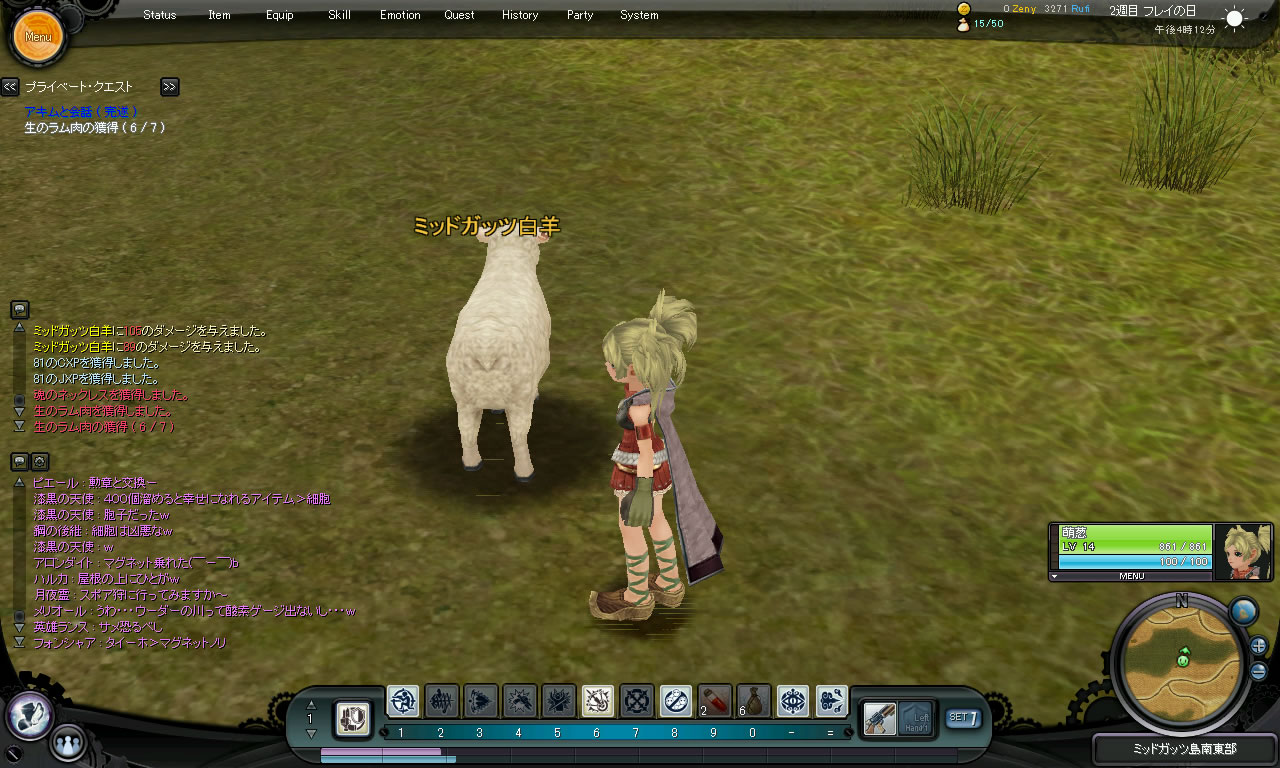Use the brown sack item in slot 0
This screenshot has height=768, width=1280.
[x=753, y=700]
